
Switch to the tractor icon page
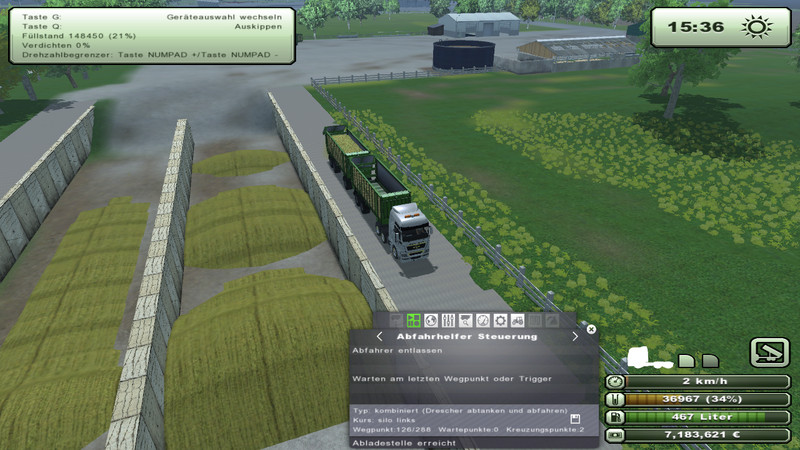[x=517, y=320]
